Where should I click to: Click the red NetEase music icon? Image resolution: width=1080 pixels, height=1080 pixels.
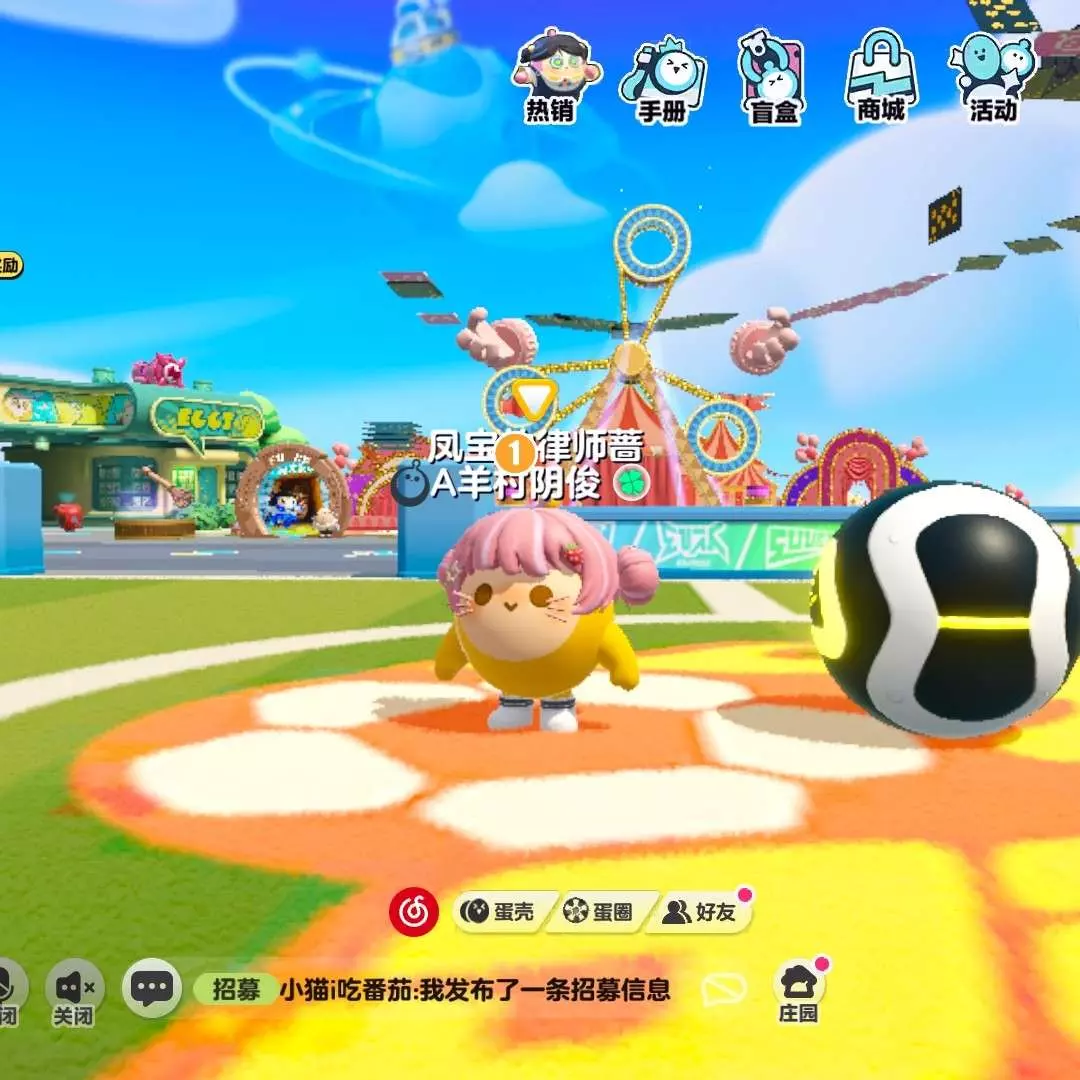pos(413,911)
